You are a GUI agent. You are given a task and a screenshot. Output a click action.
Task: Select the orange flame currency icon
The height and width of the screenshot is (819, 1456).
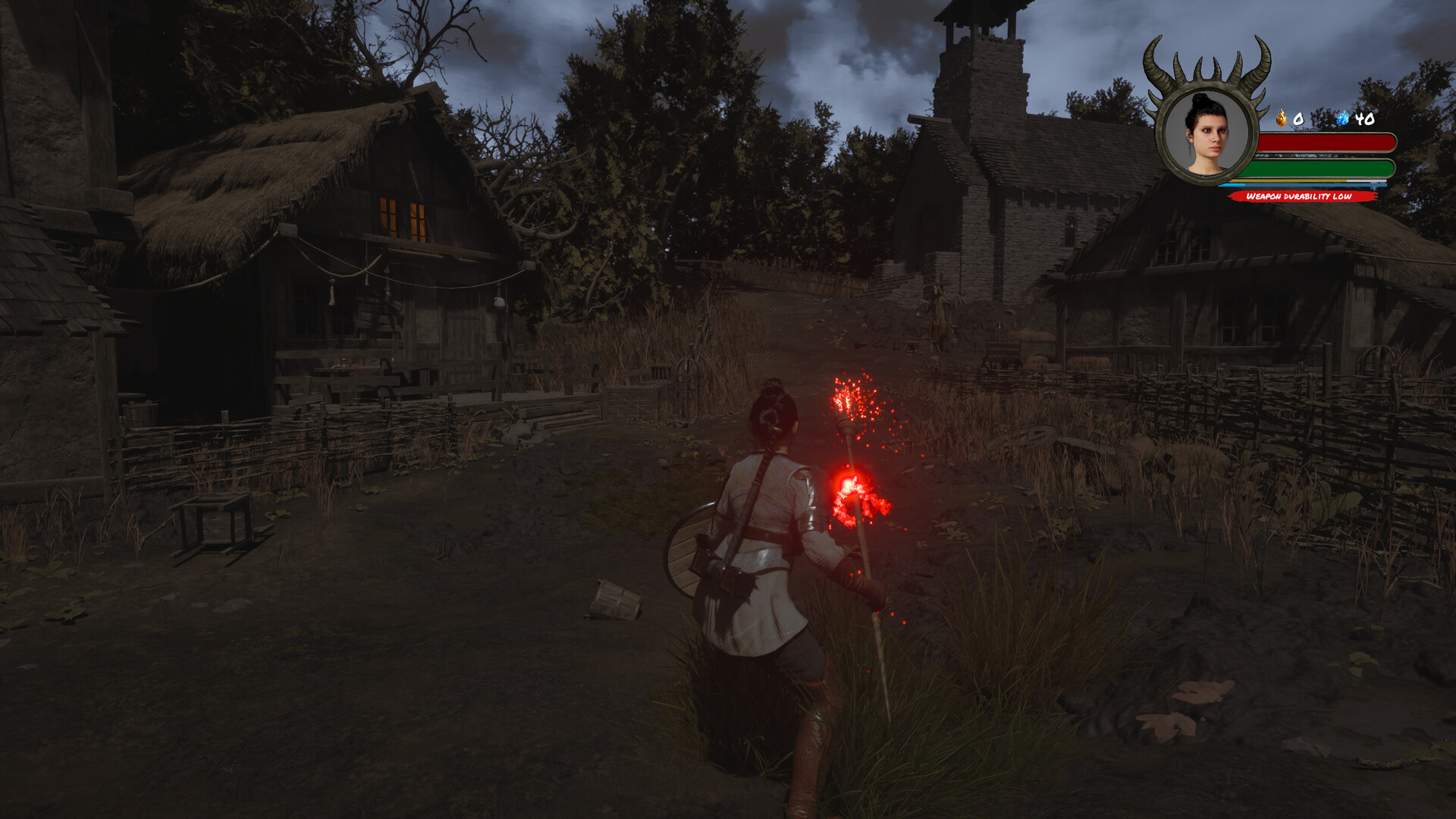click(x=1281, y=118)
